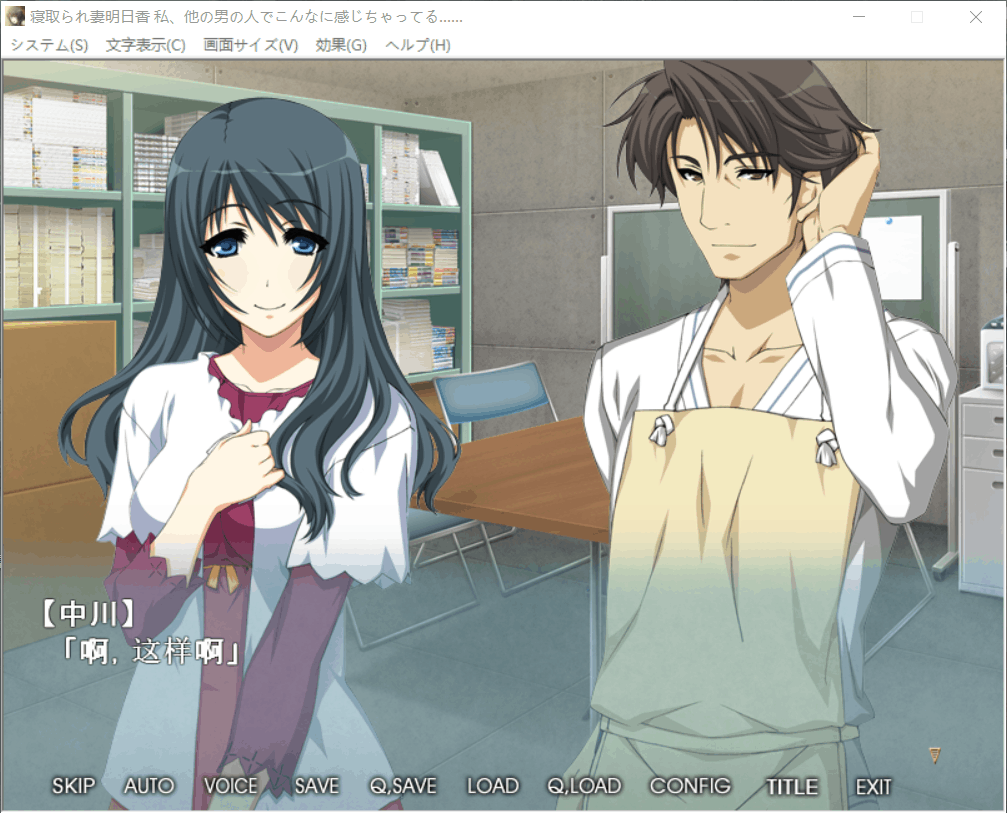Replay the line with VOICE
Image resolution: width=1007 pixels, height=813 pixels.
[x=230, y=786]
